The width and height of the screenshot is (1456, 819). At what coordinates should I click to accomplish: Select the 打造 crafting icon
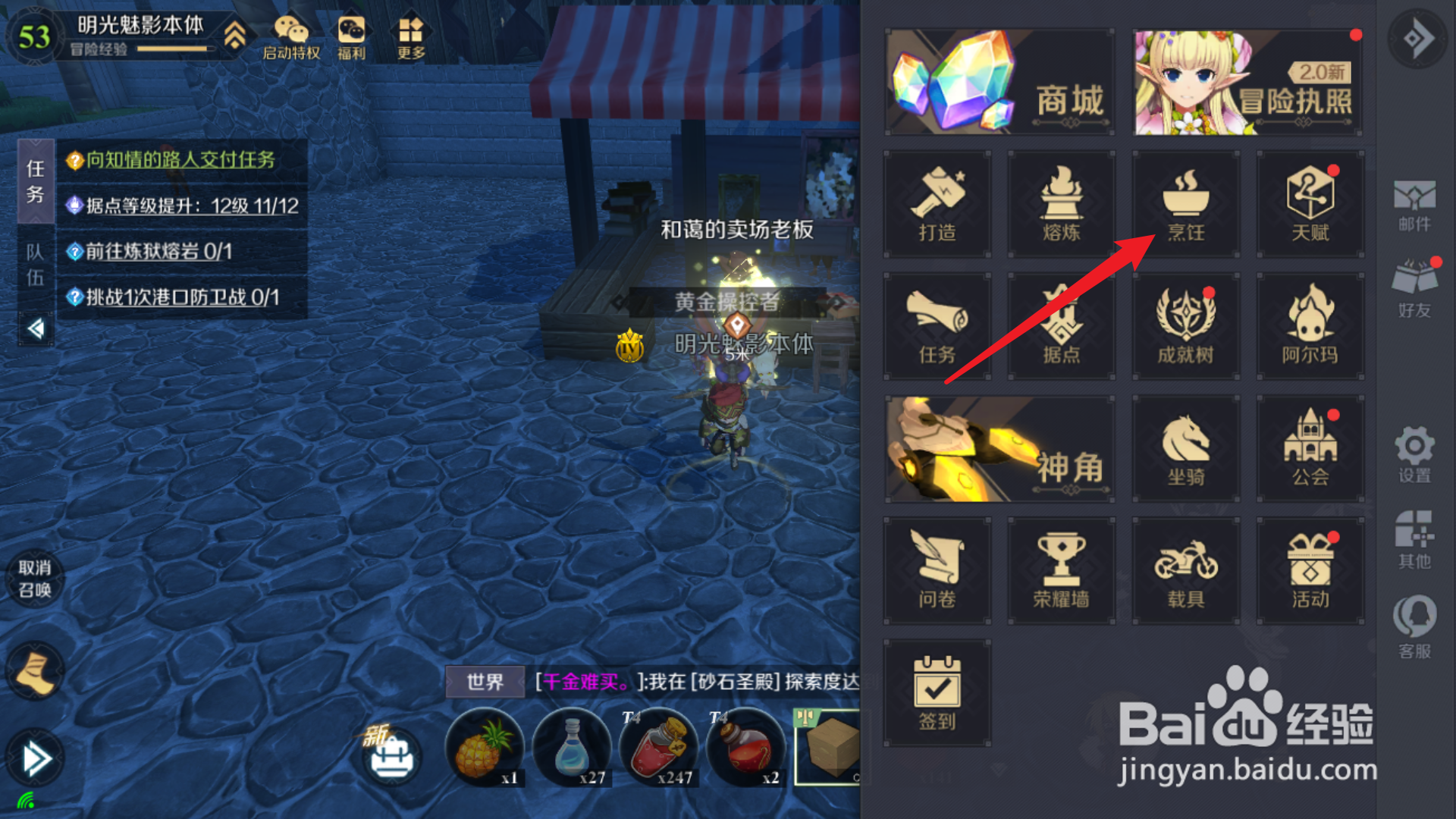[938, 205]
